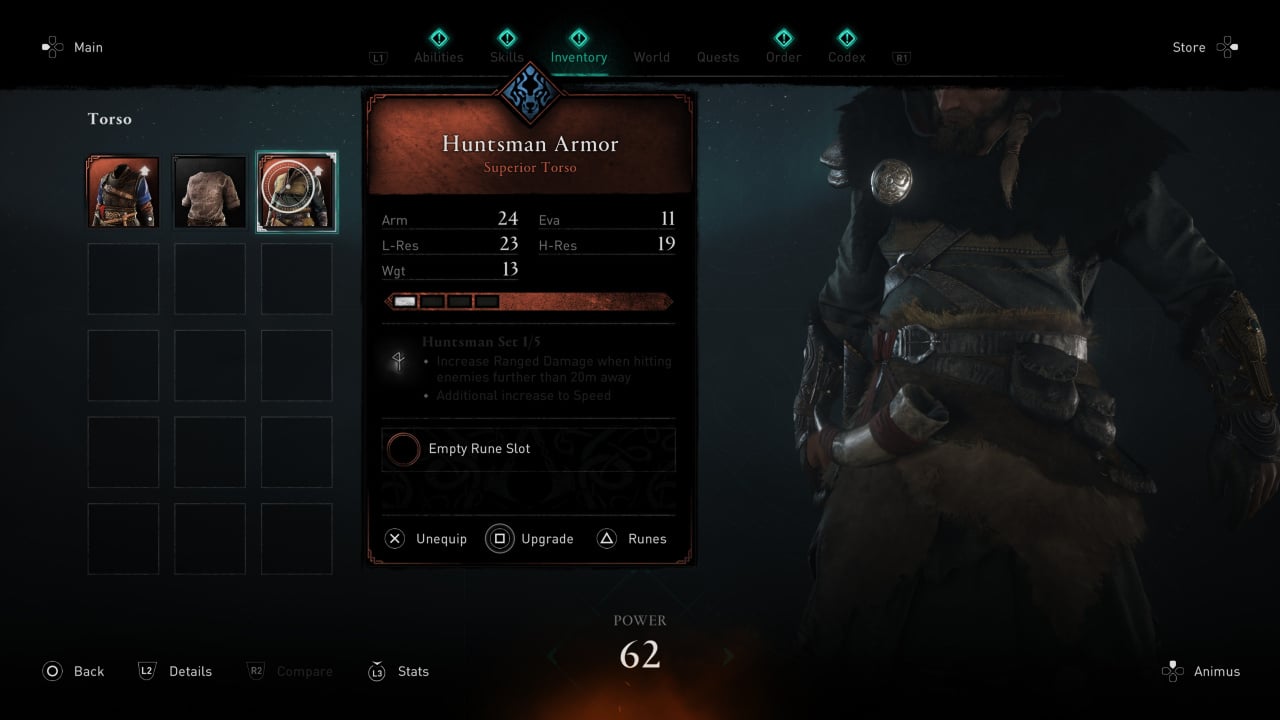Switch to the Order tab
The height and width of the screenshot is (720, 1280).
coord(783,57)
